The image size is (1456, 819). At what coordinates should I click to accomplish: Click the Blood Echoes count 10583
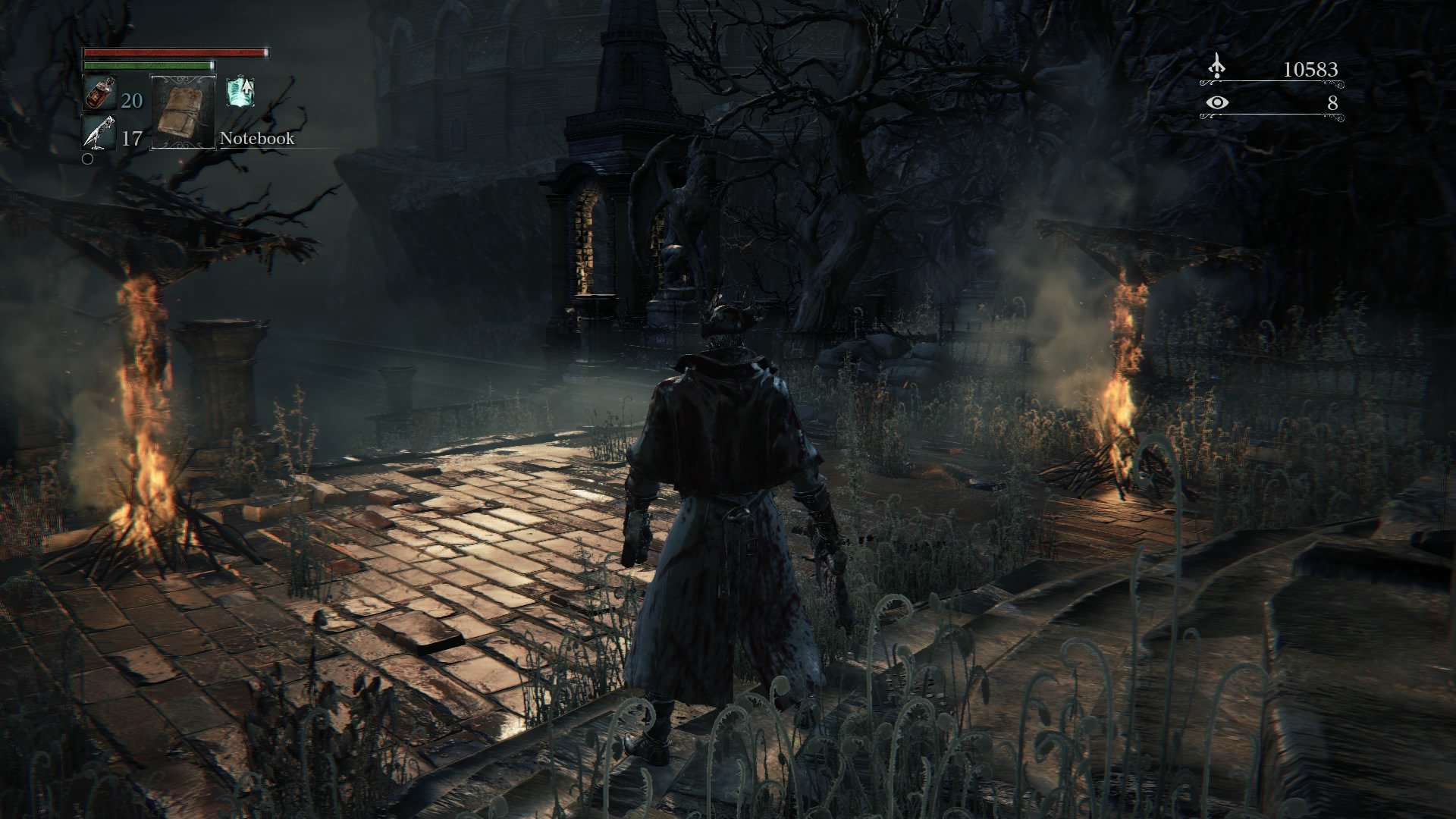[1312, 71]
